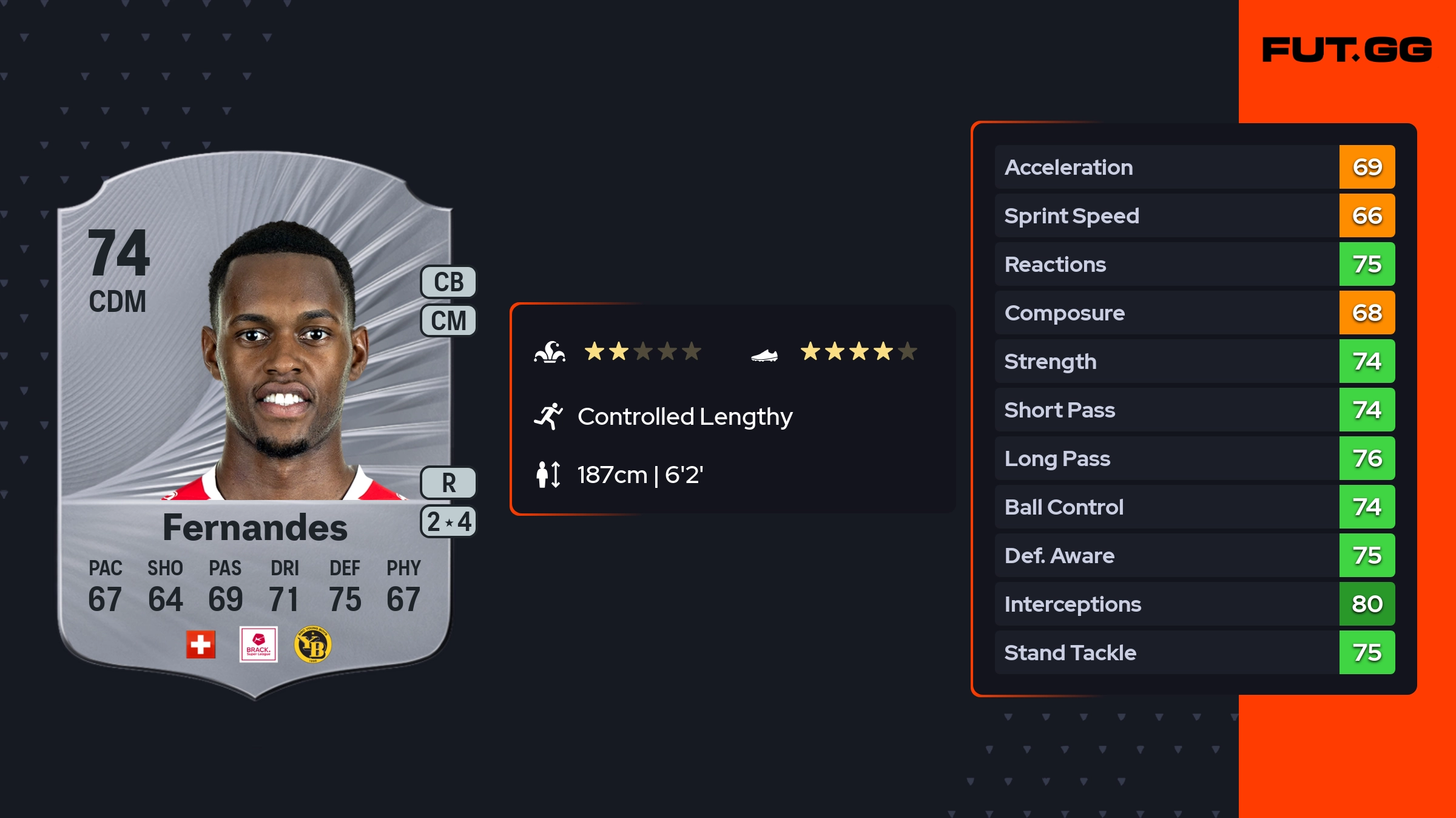Select the Fernandes player card

(255, 425)
